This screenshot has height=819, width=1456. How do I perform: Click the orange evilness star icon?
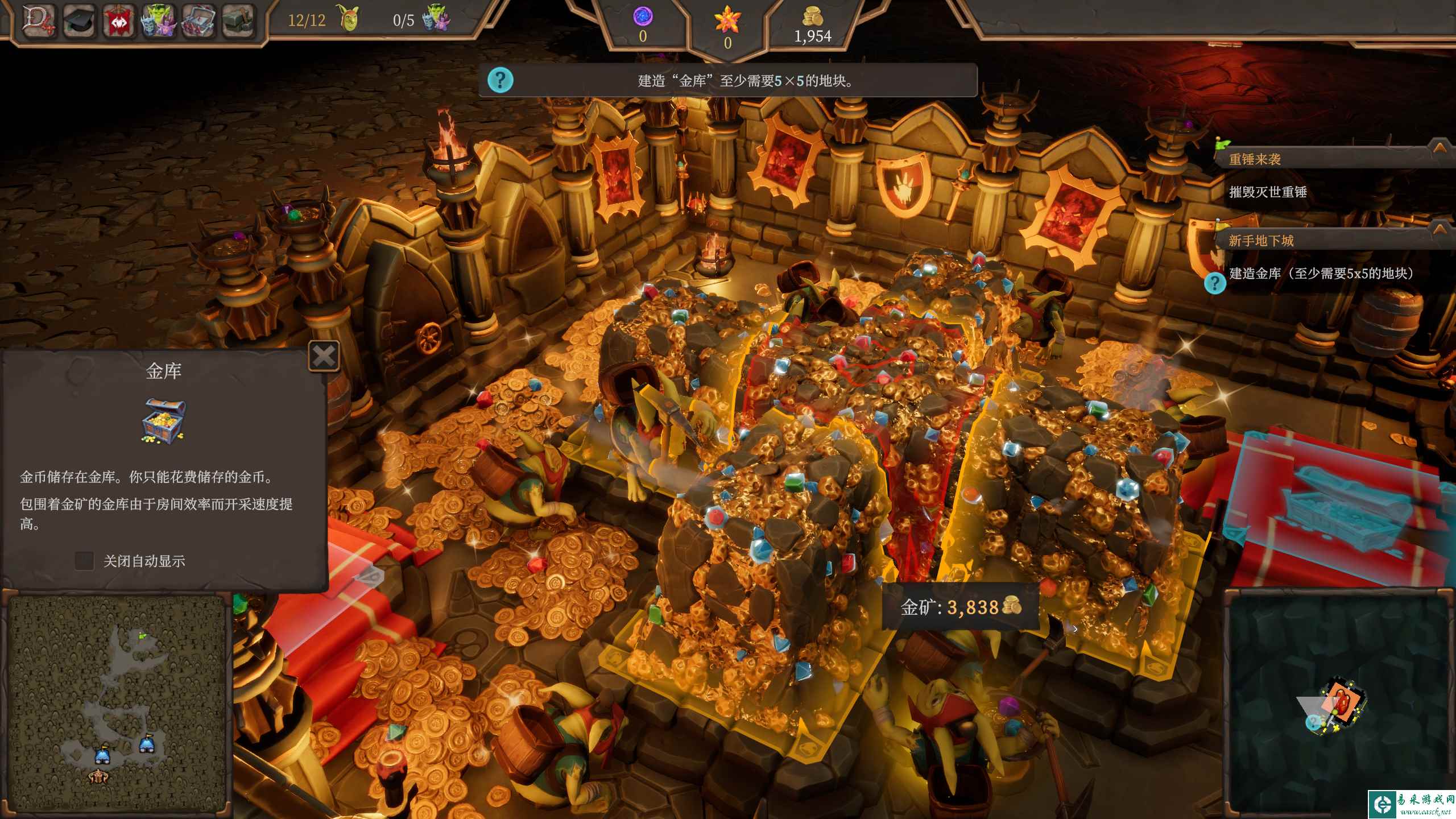[x=727, y=22]
